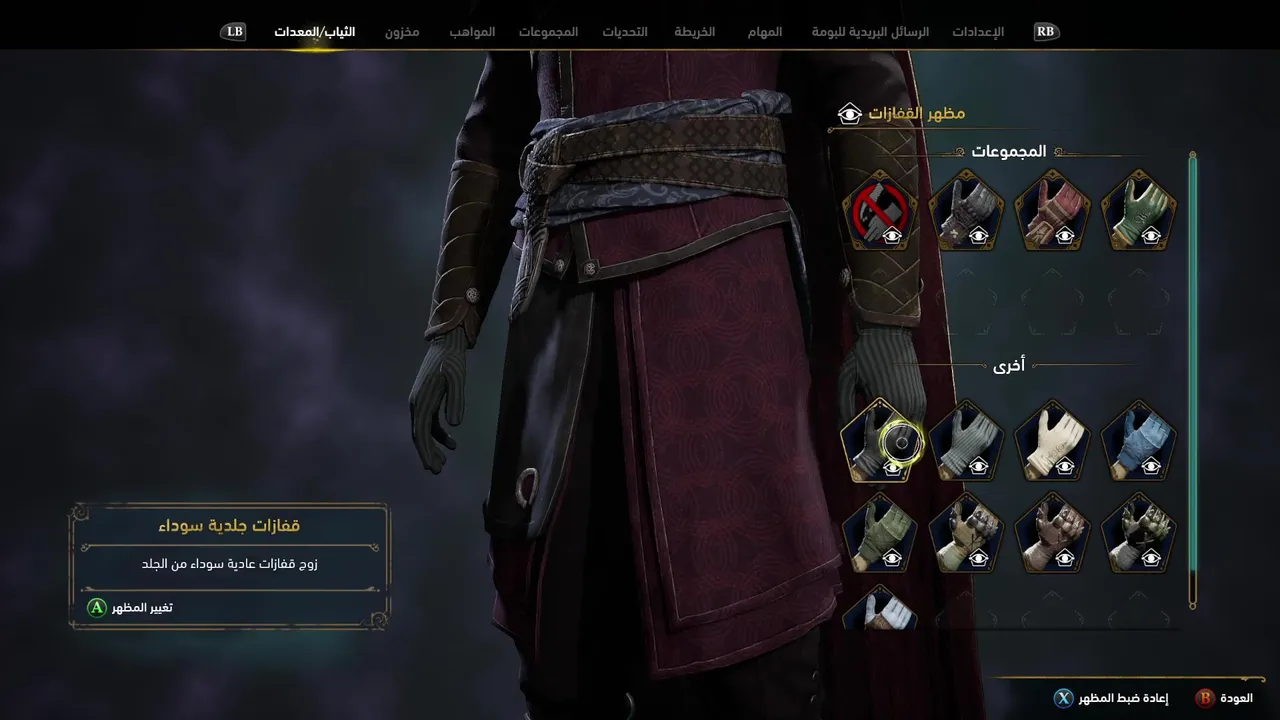
Task: Choose the grey striped gloves appearance
Action: click(966, 441)
